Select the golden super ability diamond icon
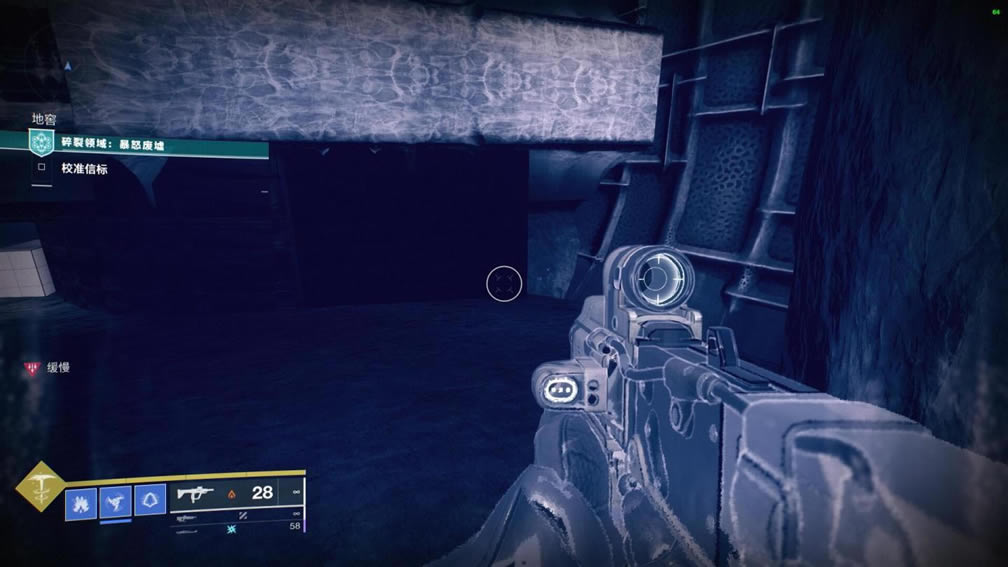 [x=41, y=487]
